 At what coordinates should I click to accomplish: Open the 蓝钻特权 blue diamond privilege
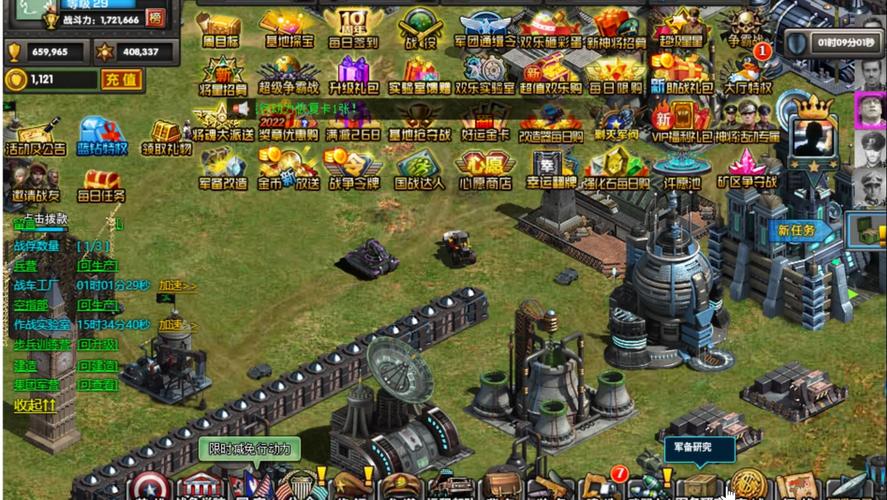101,137
